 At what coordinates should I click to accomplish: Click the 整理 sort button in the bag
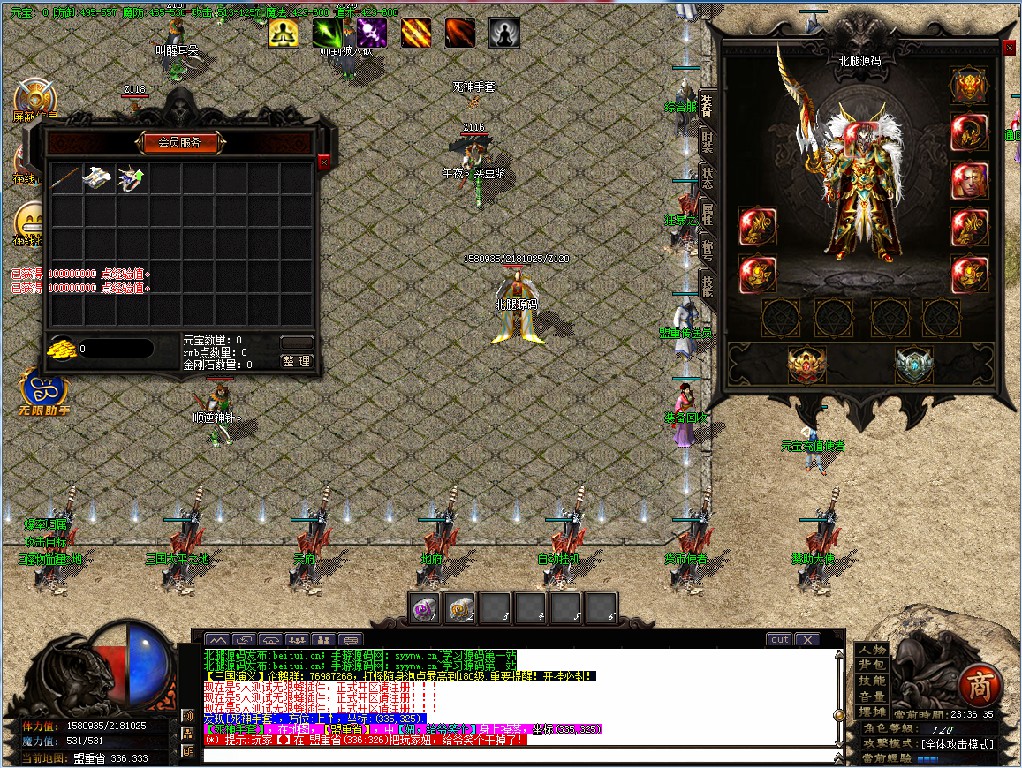pyautogui.click(x=297, y=361)
